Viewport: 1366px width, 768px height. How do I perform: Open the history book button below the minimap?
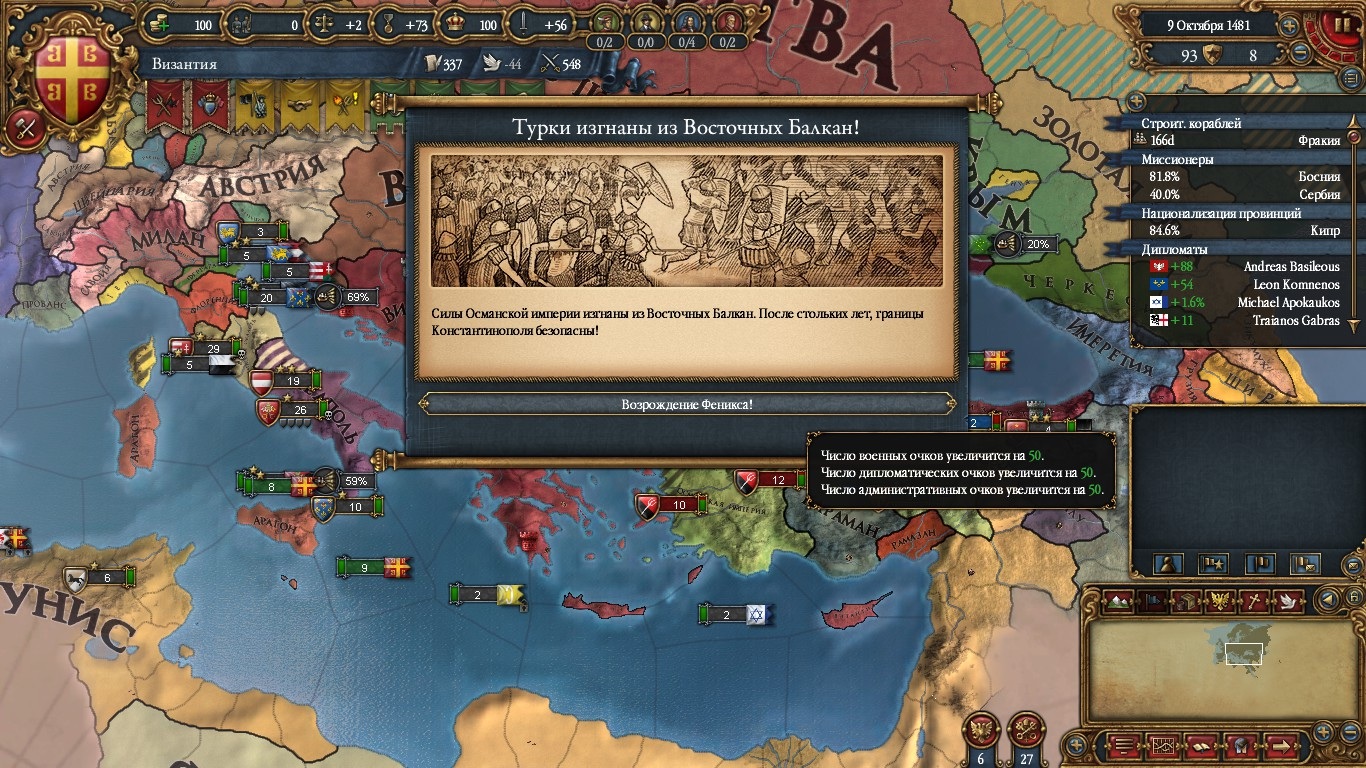1200,746
